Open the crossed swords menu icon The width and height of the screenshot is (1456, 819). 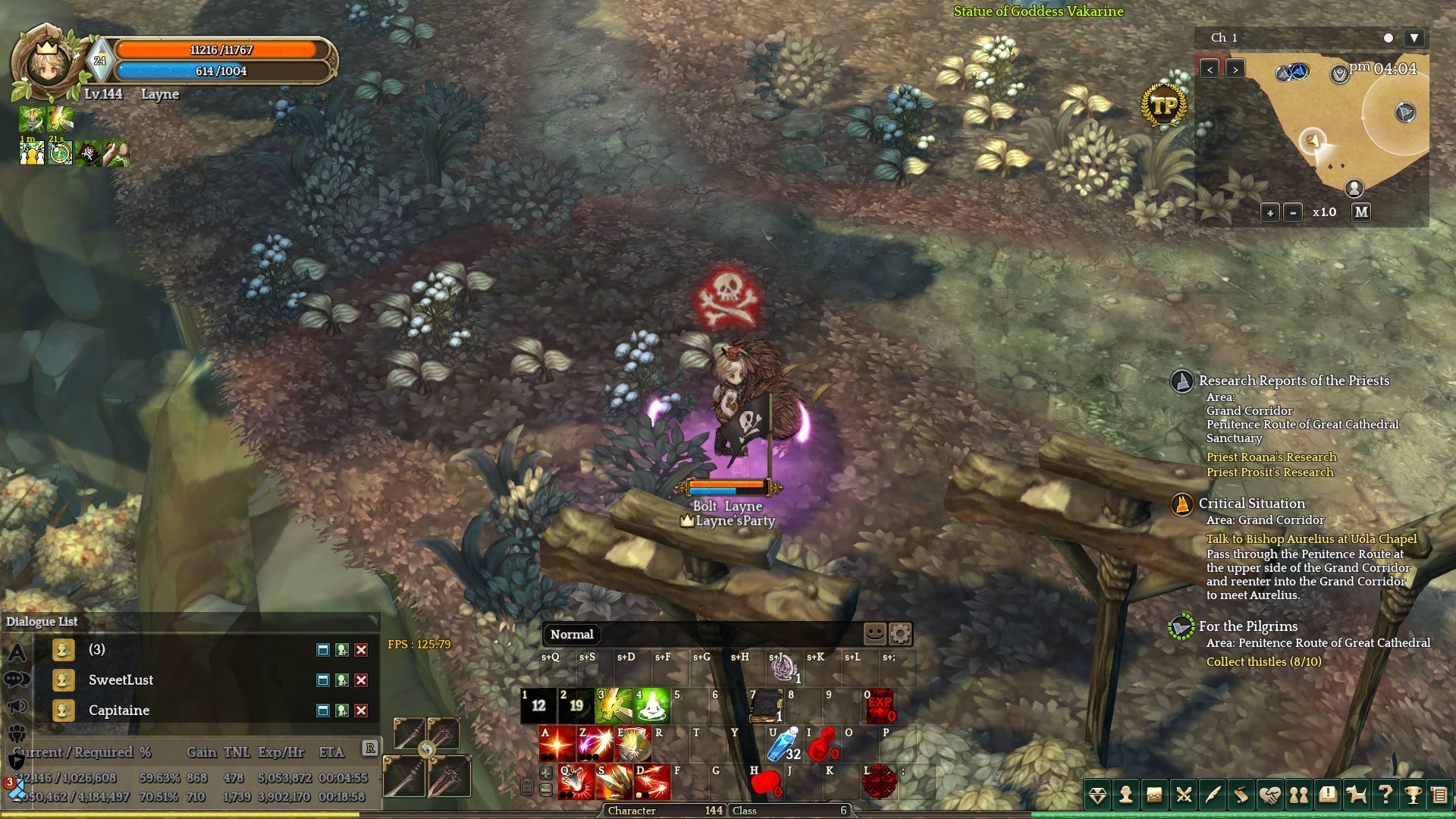coord(1183,795)
